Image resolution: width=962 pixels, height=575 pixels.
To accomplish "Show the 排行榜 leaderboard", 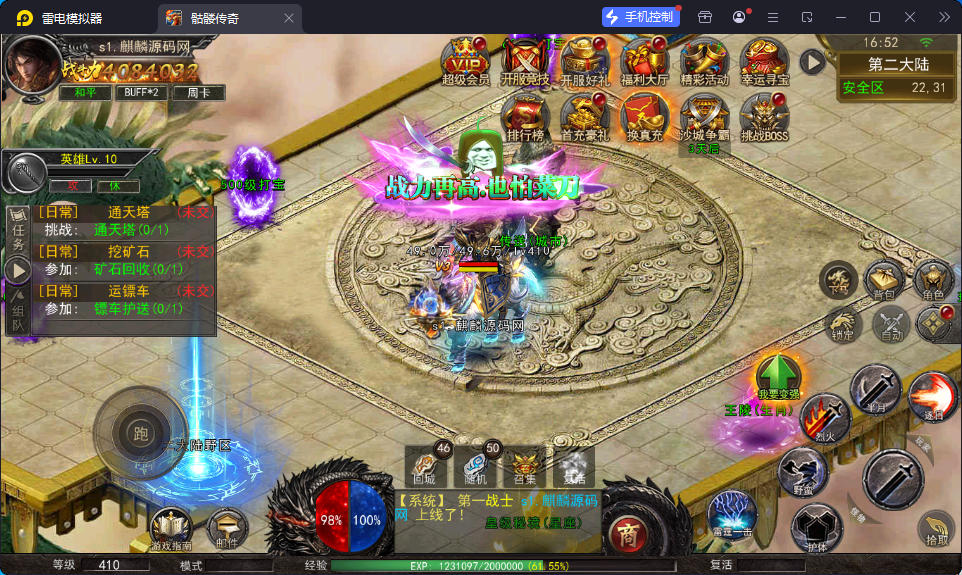I will 524,117.
